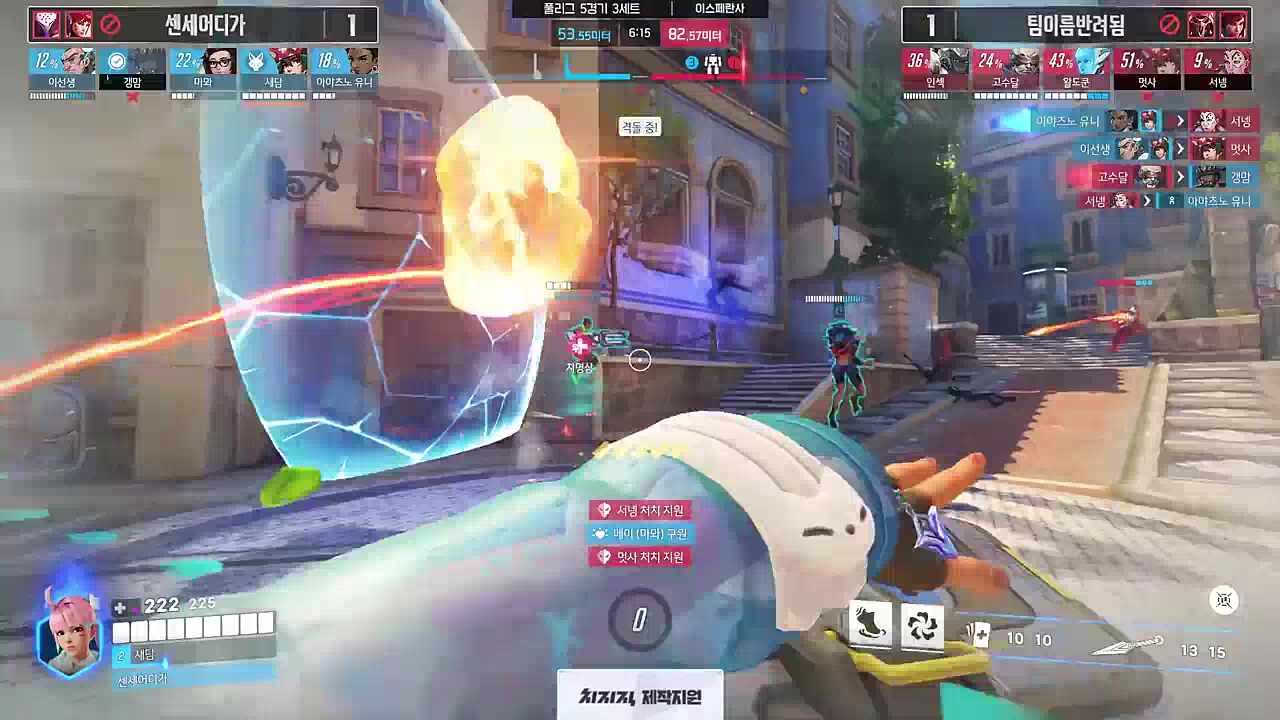
Task: Switch view to player 알도쿤
Action: coord(1076,70)
